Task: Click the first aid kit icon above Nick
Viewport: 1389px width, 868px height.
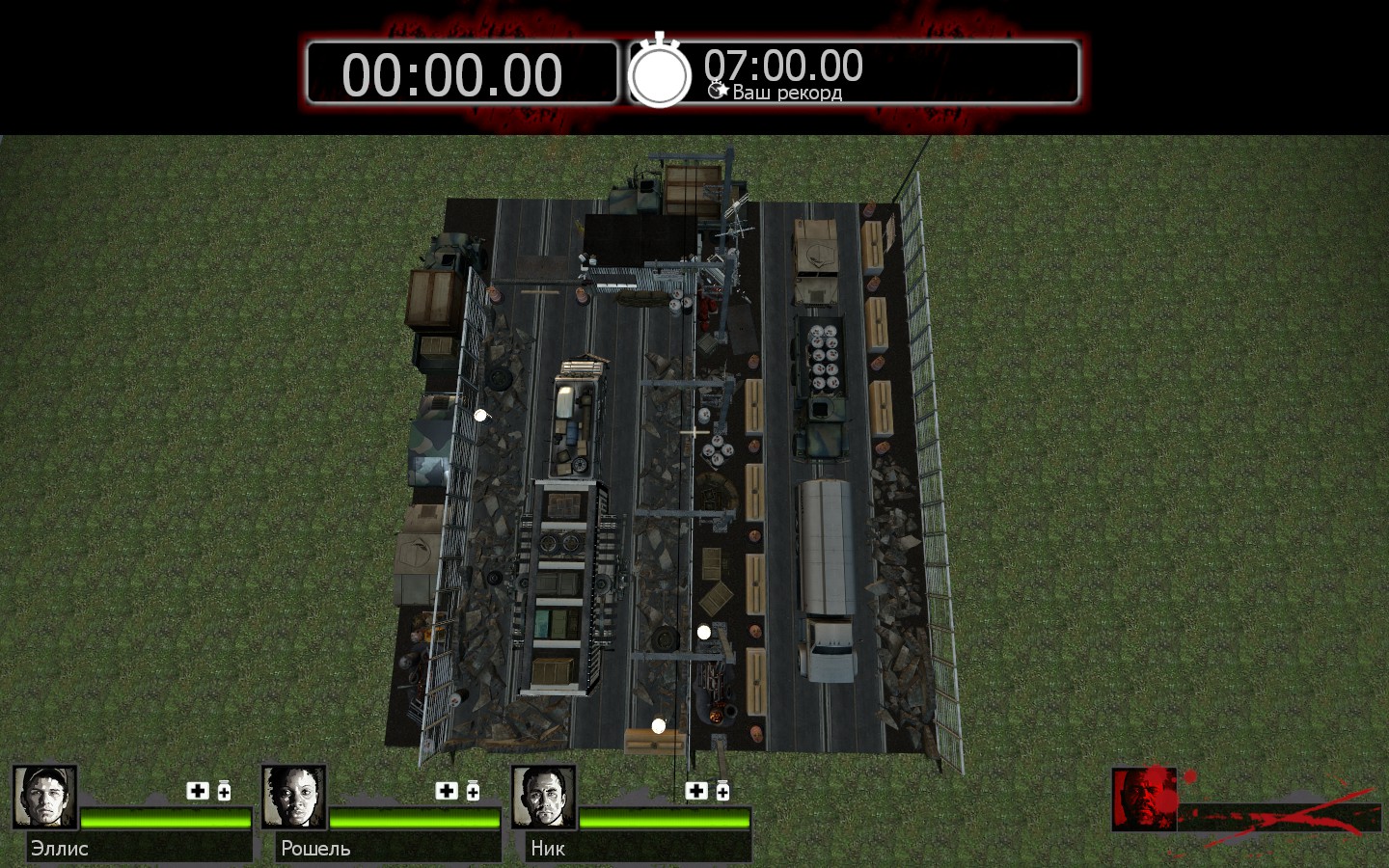Action: click(696, 791)
